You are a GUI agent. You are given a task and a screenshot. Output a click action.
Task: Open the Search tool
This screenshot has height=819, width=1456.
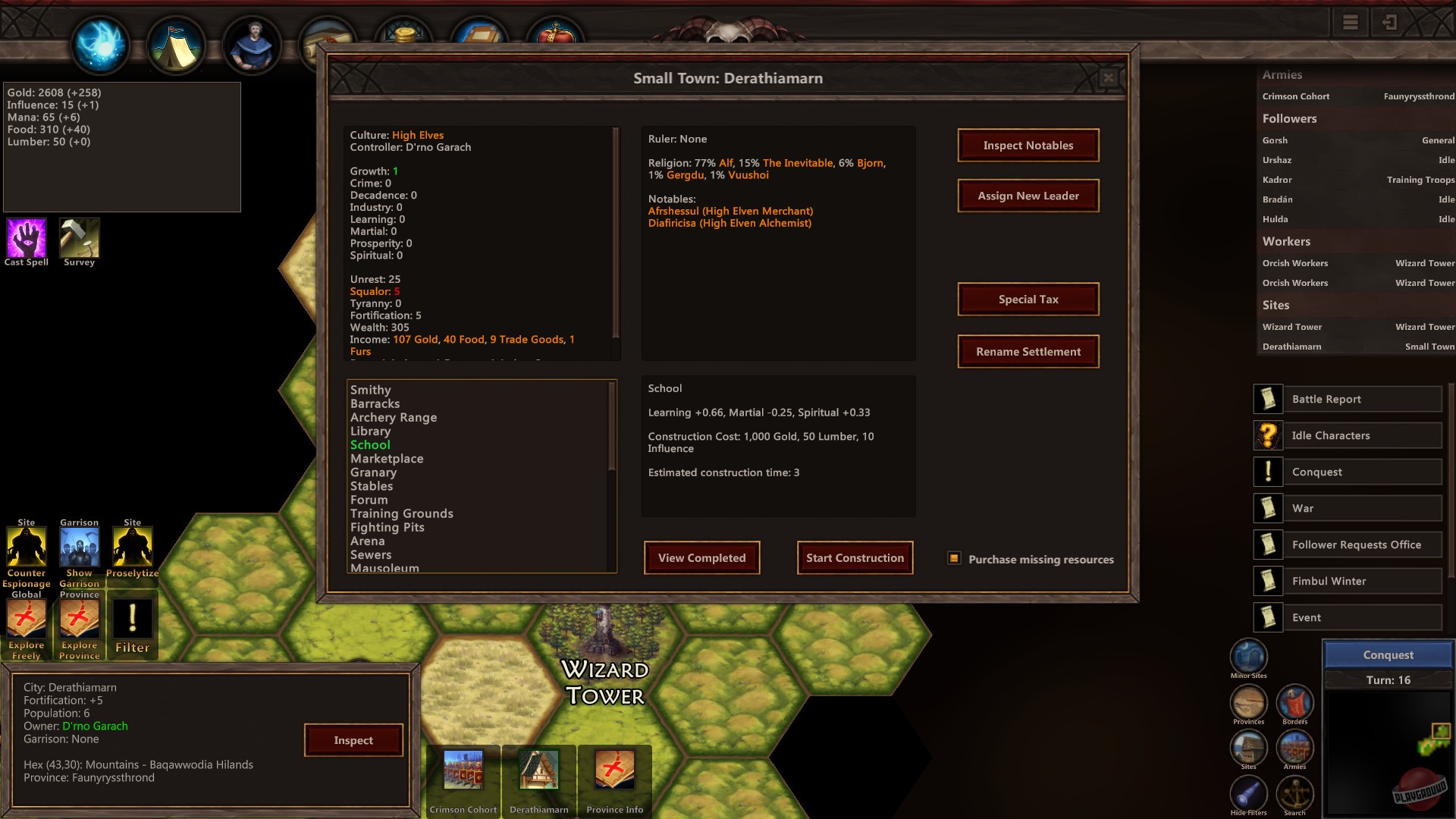click(1295, 795)
